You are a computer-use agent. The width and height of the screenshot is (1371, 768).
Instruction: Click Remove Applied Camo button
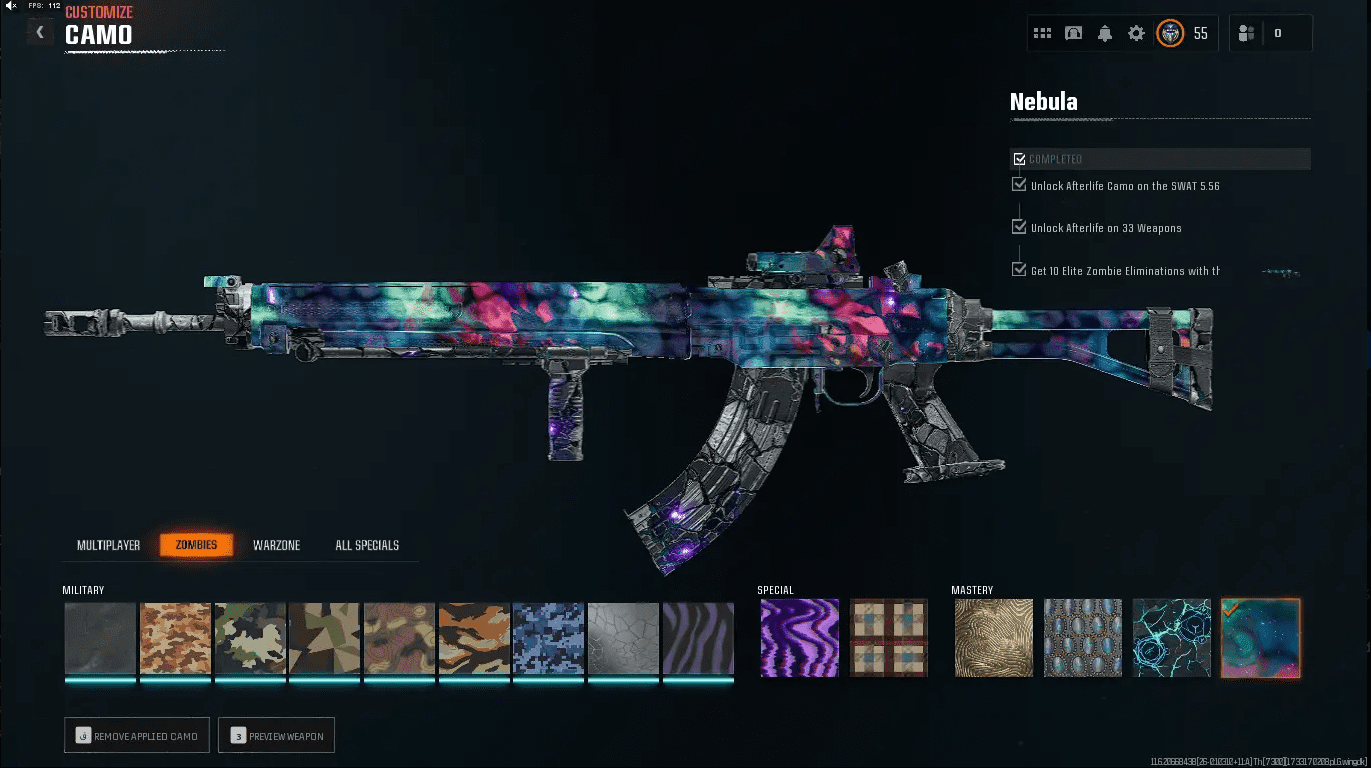tap(137, 736)
